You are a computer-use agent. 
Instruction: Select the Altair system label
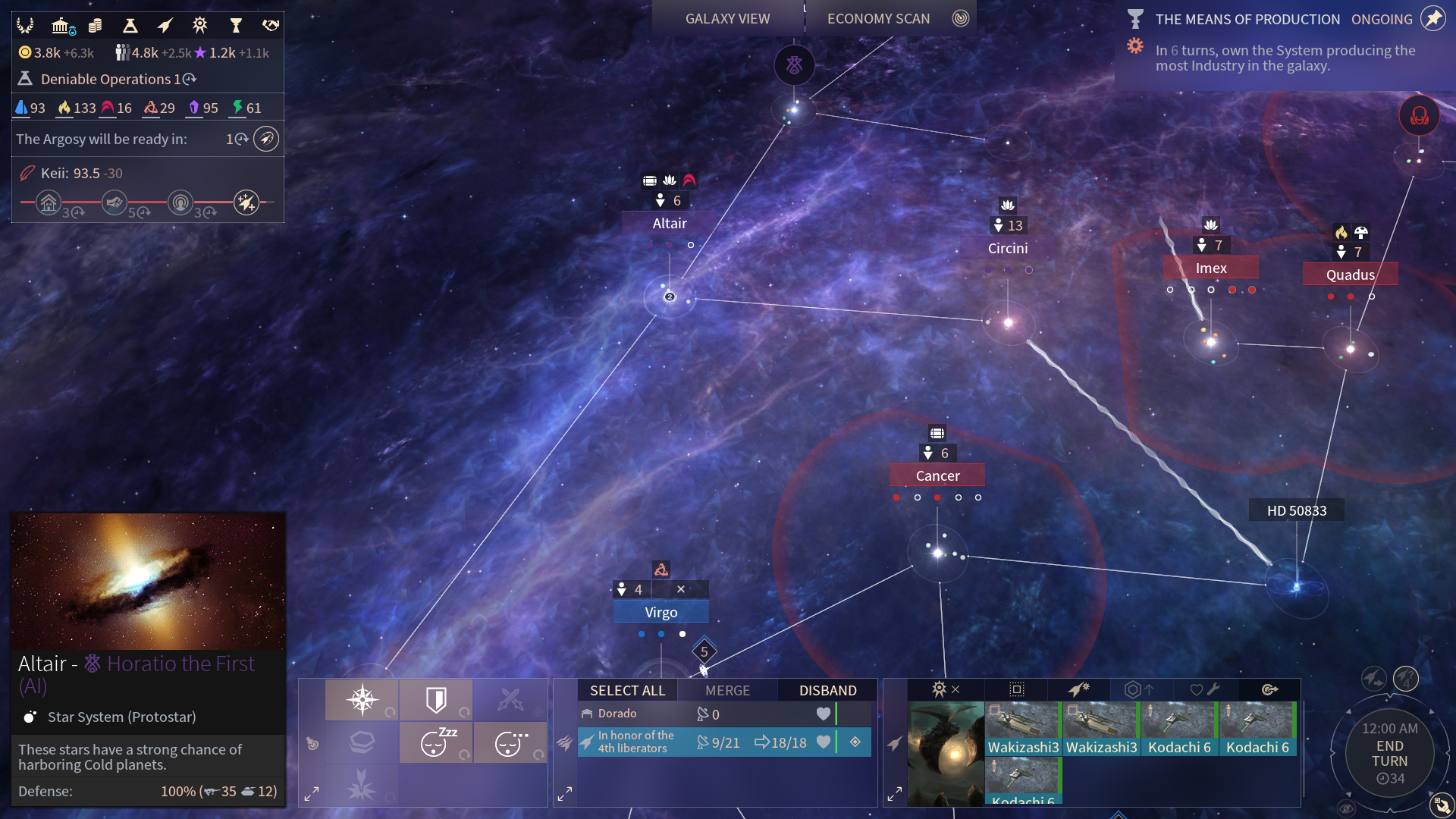click(669, 223)
